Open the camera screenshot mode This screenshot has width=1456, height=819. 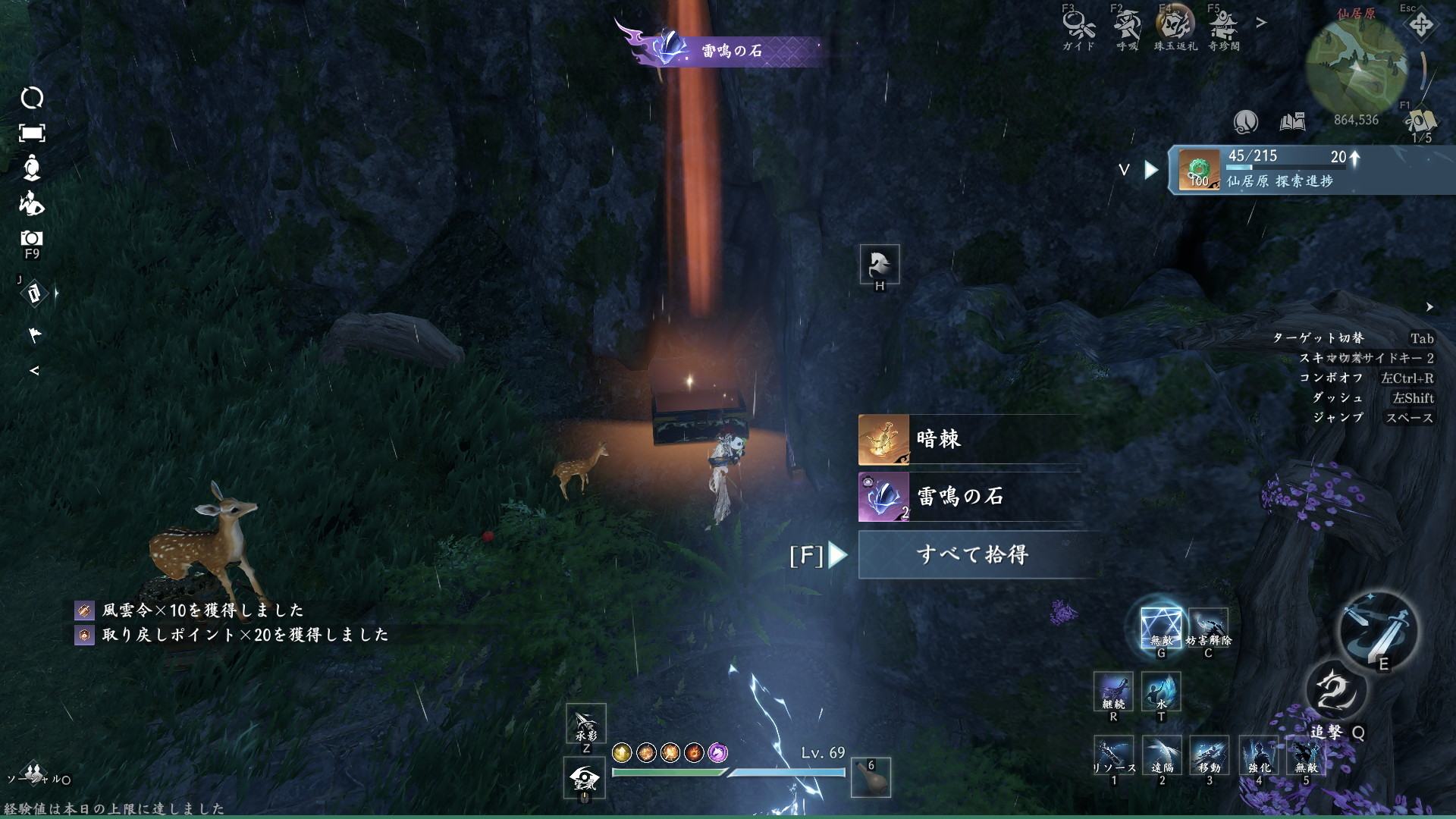pos(32,239)
